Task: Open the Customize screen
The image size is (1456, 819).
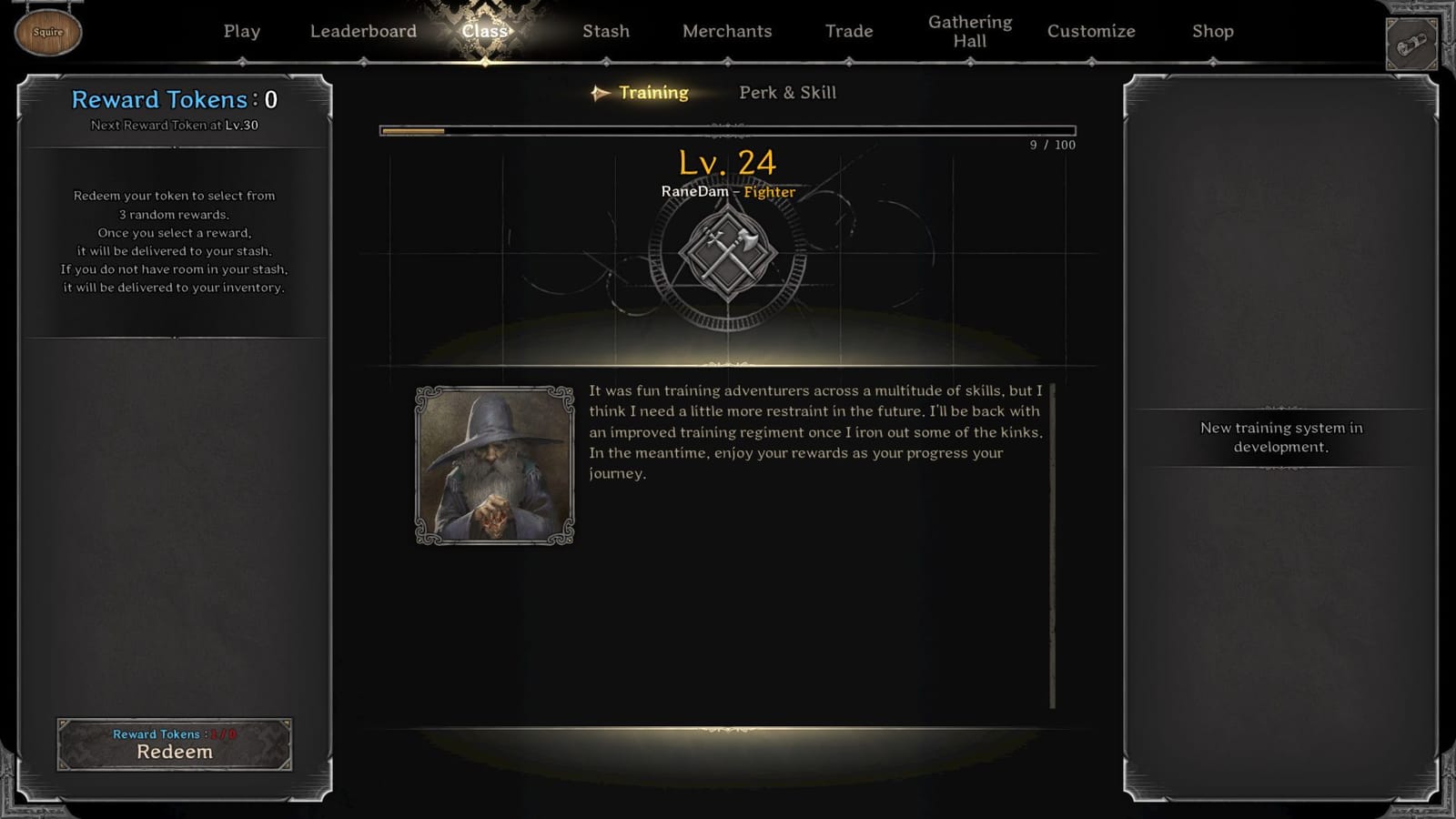Action: [1091, 30]
